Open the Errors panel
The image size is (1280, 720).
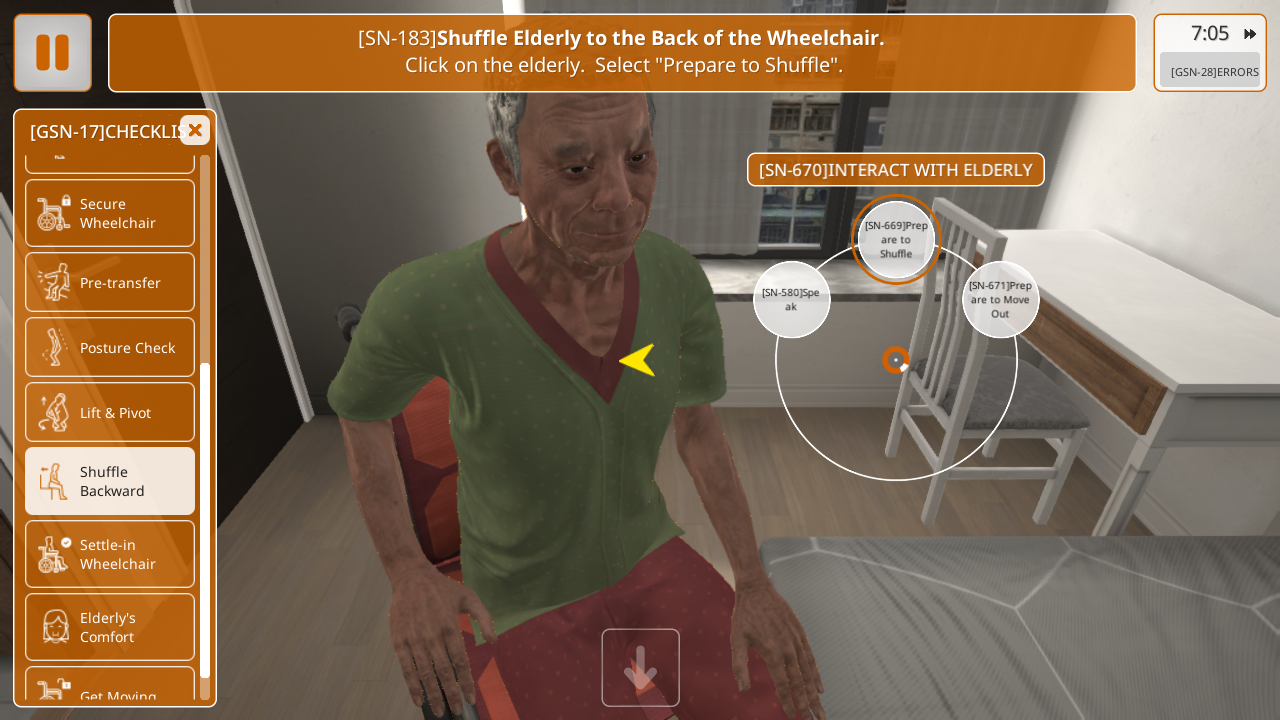[x=1210, y=71]
